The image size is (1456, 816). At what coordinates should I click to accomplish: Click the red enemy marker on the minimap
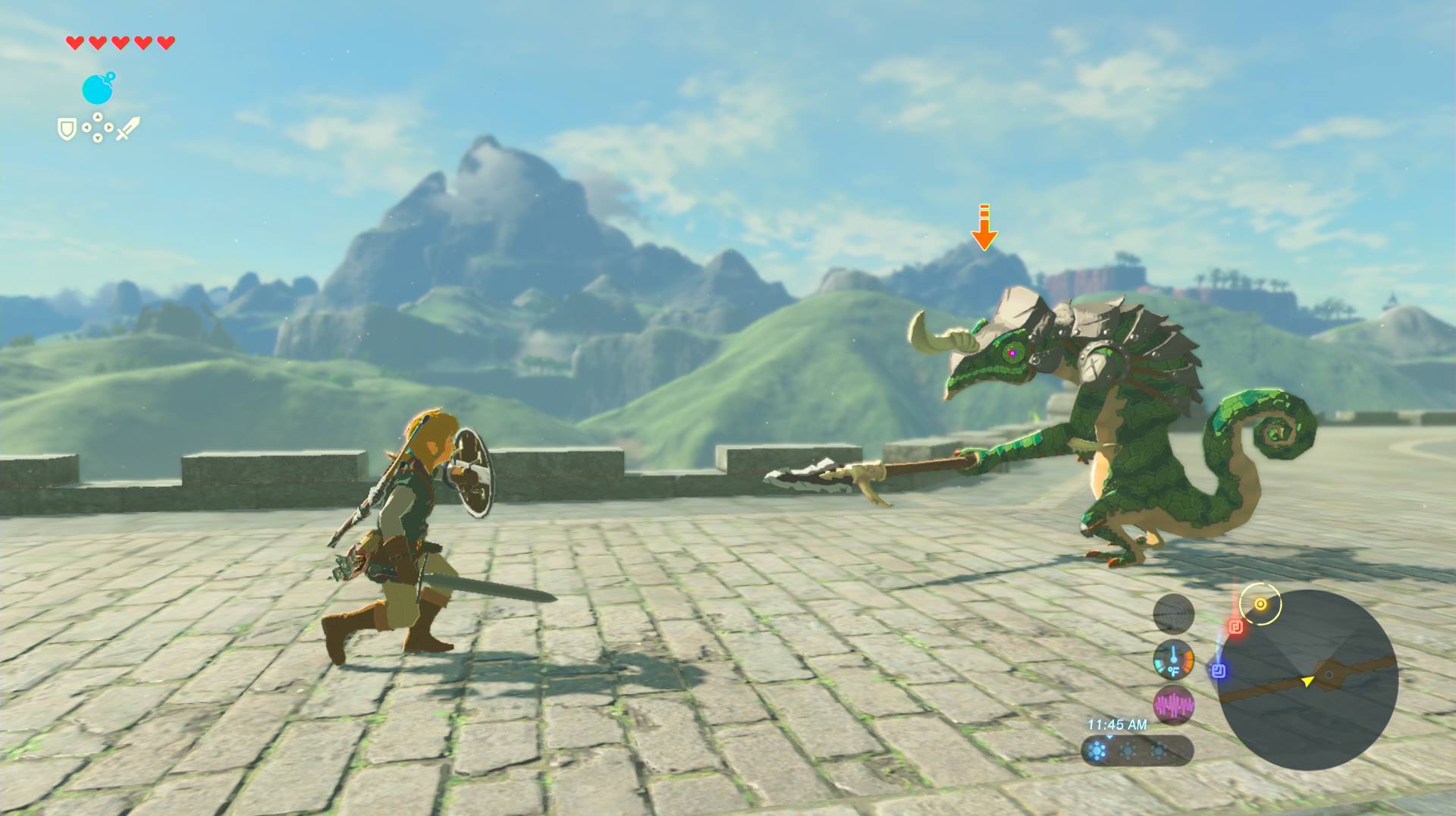[1236, 626]
